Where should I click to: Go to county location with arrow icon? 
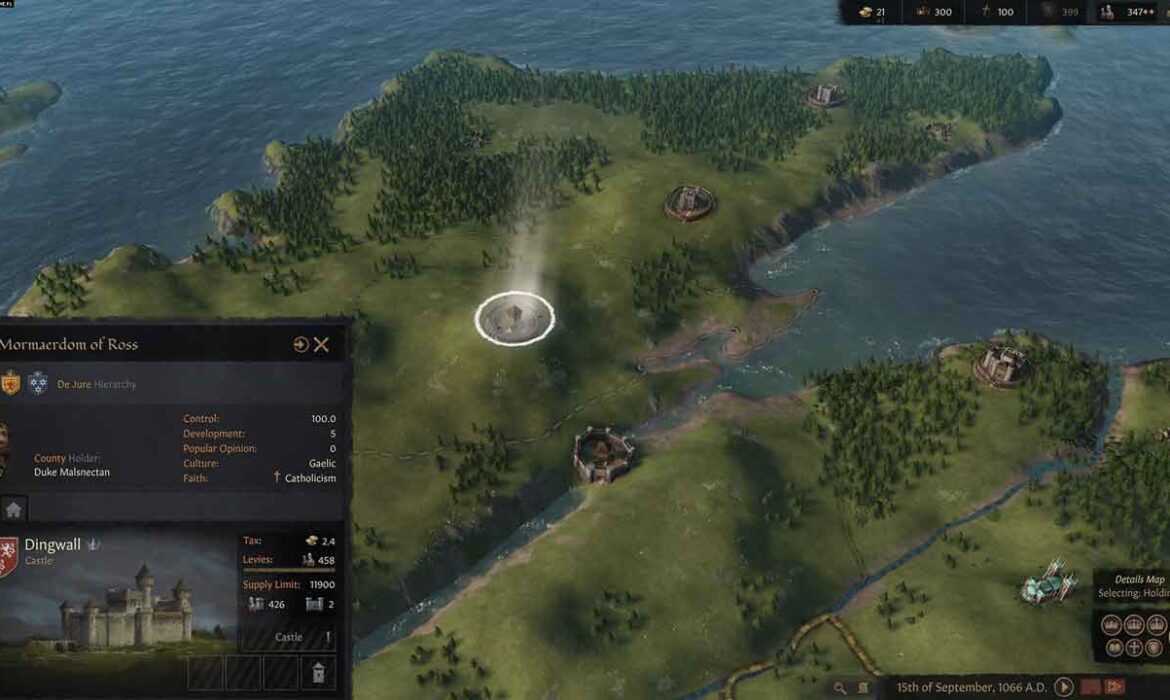tap(301, 345)
